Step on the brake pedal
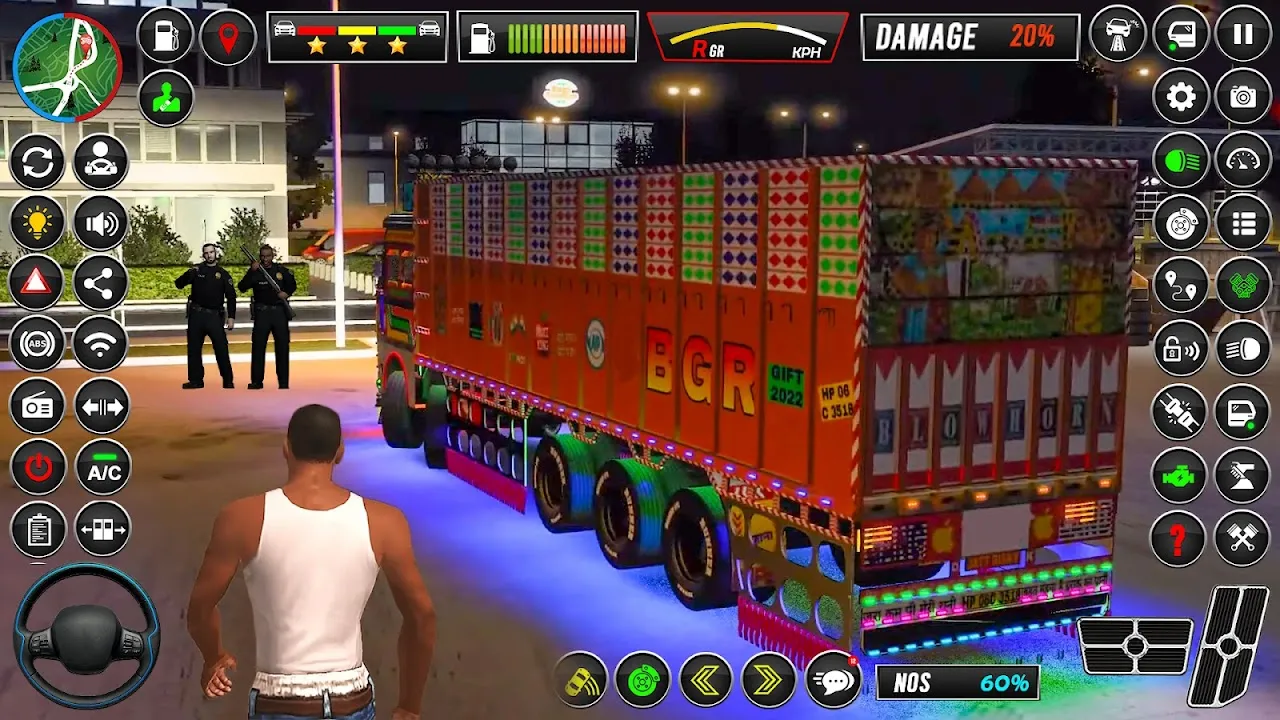The image size is (1280, 720). [x=1136, y=646]
